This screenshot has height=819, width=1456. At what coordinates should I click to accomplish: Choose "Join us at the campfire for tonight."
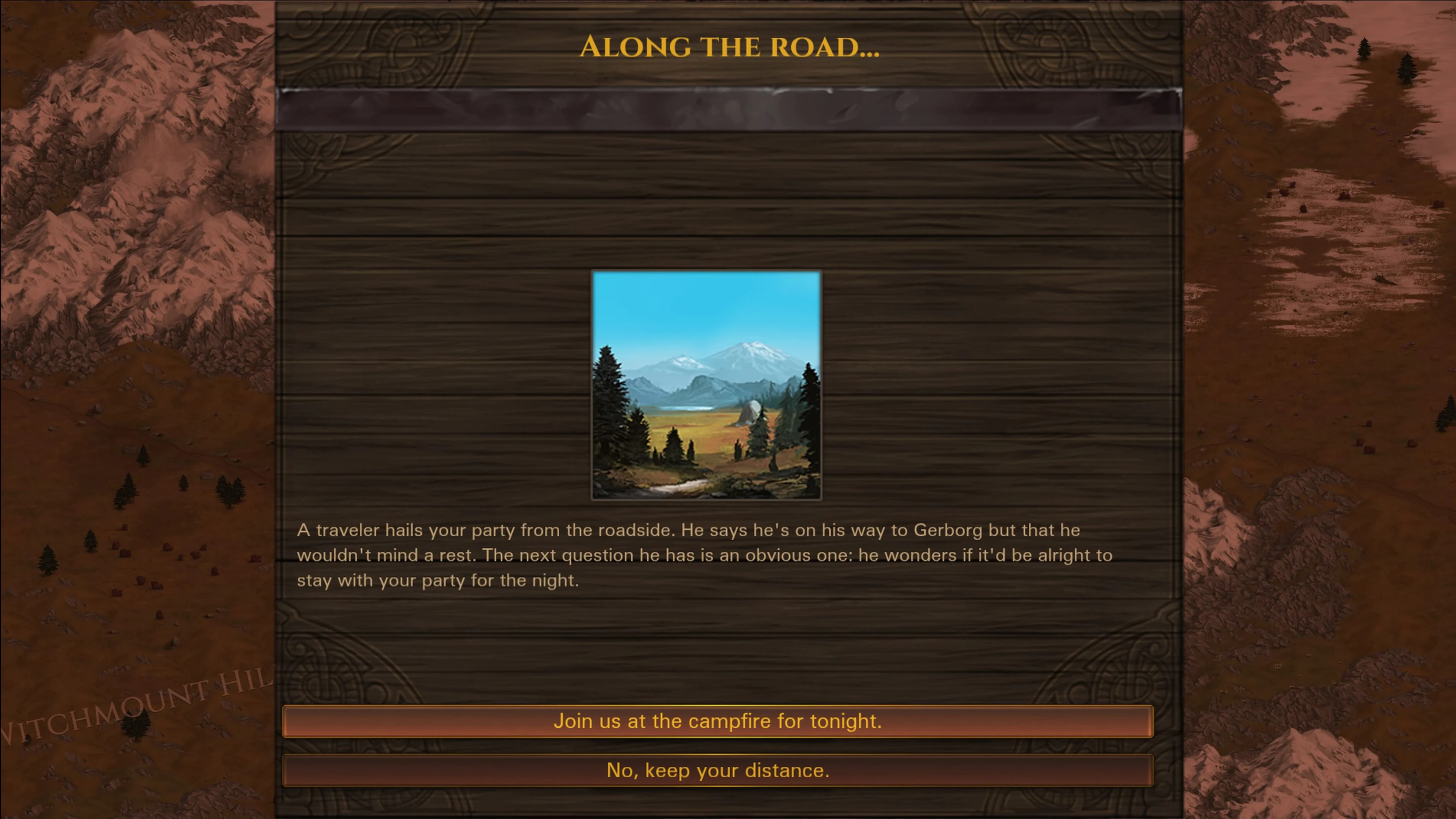tap(718, 721)
